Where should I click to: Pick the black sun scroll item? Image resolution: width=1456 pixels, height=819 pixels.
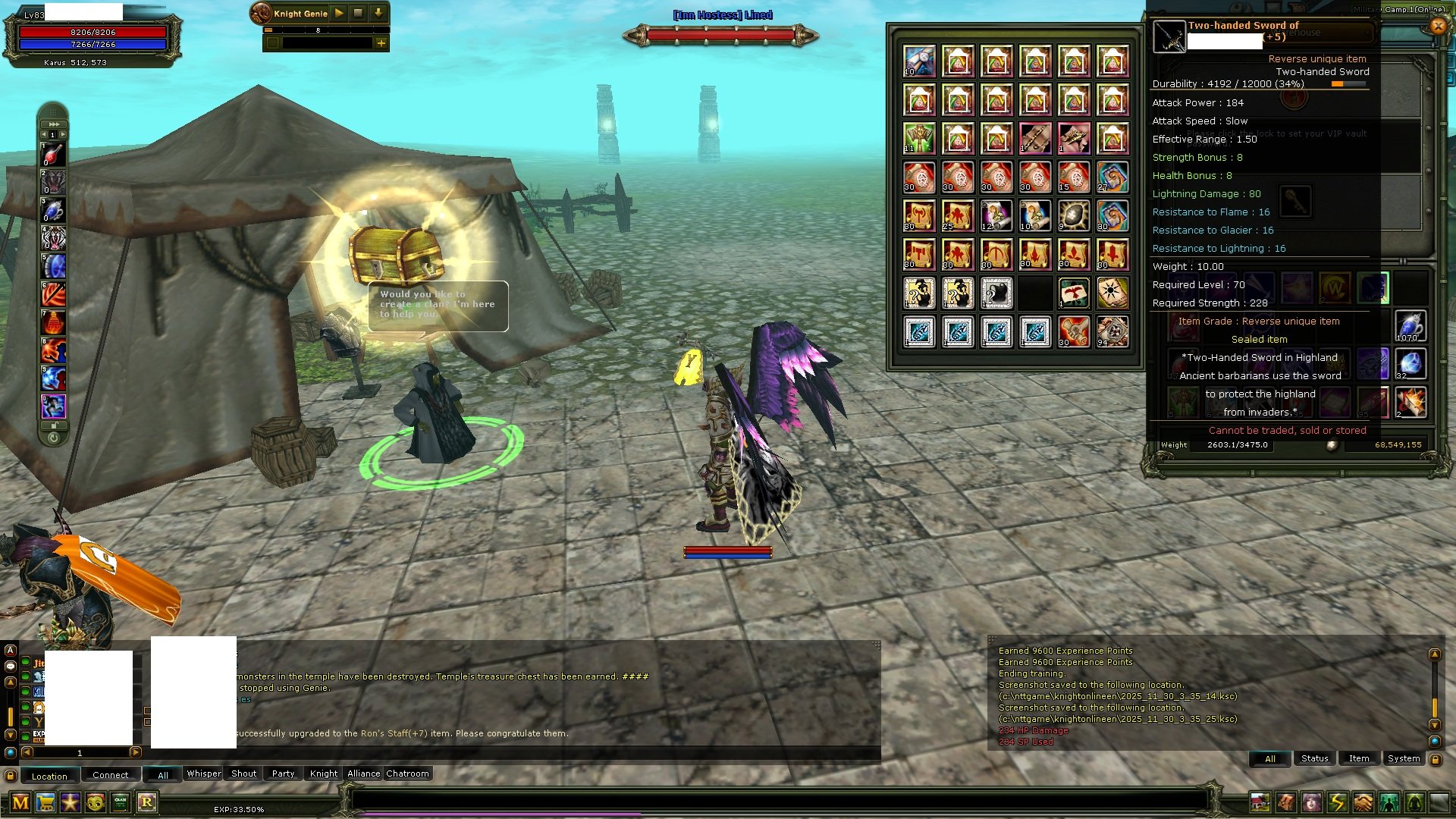pos(1112,293)
